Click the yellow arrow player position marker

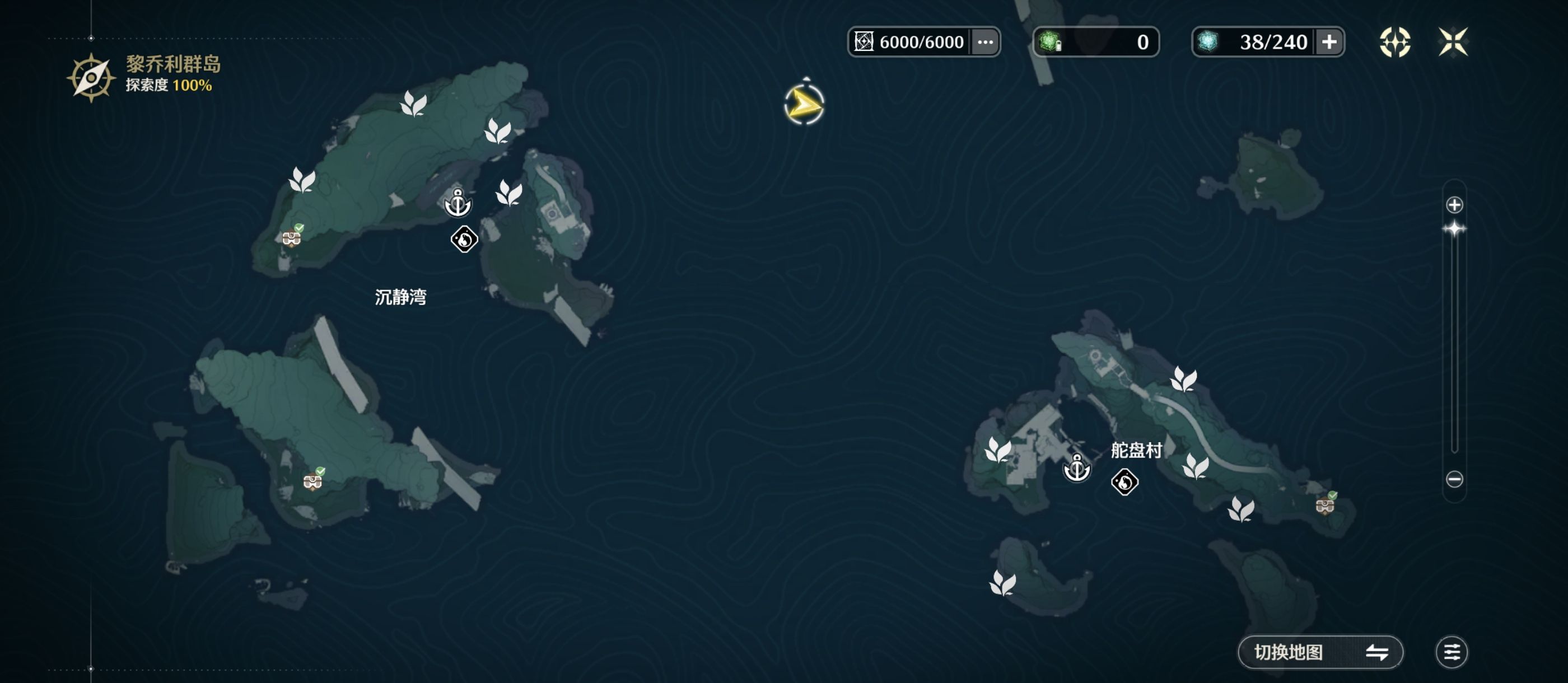804,105
